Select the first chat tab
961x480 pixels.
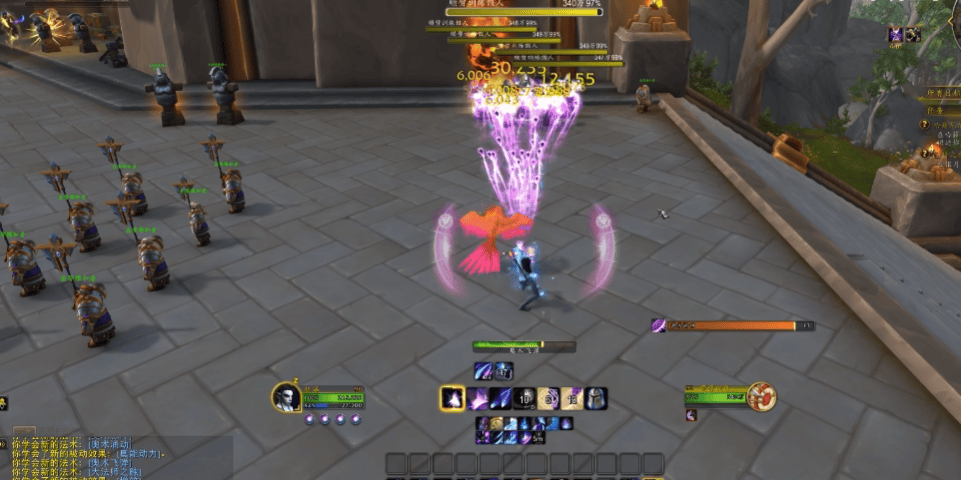(22, 432)
